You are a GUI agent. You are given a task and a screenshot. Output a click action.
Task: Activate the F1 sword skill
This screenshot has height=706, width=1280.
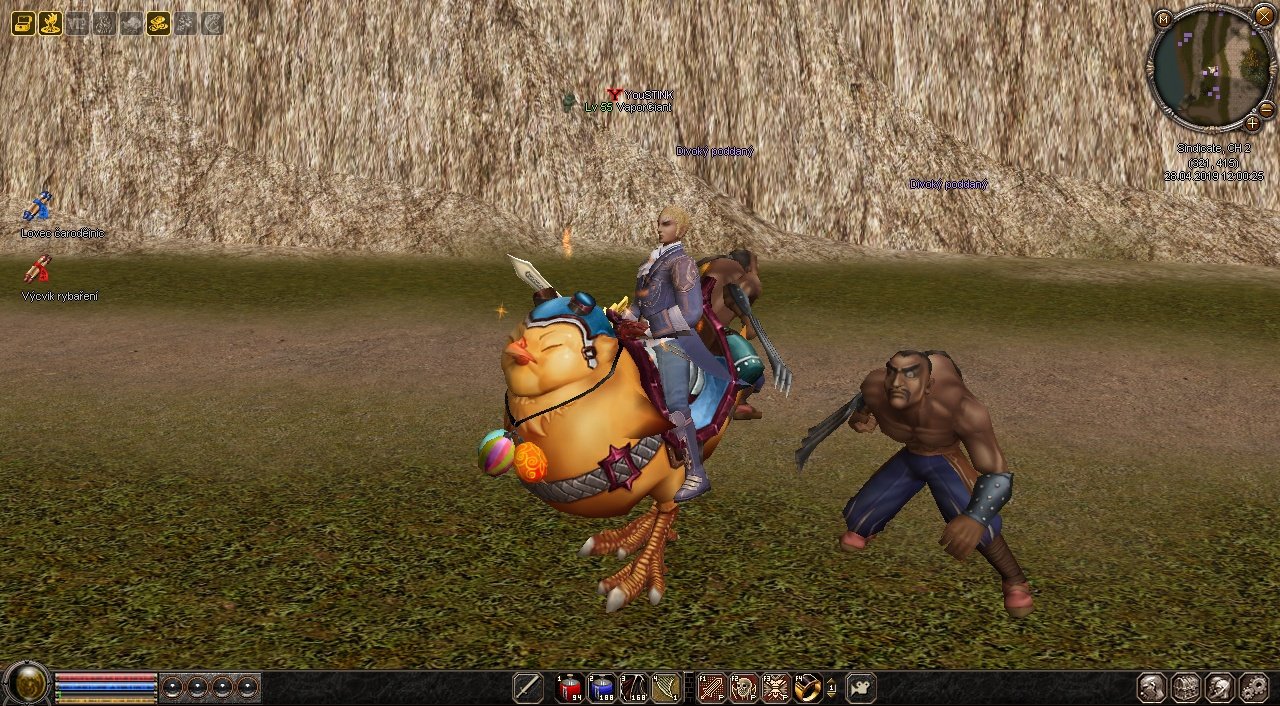coord(711,688)
